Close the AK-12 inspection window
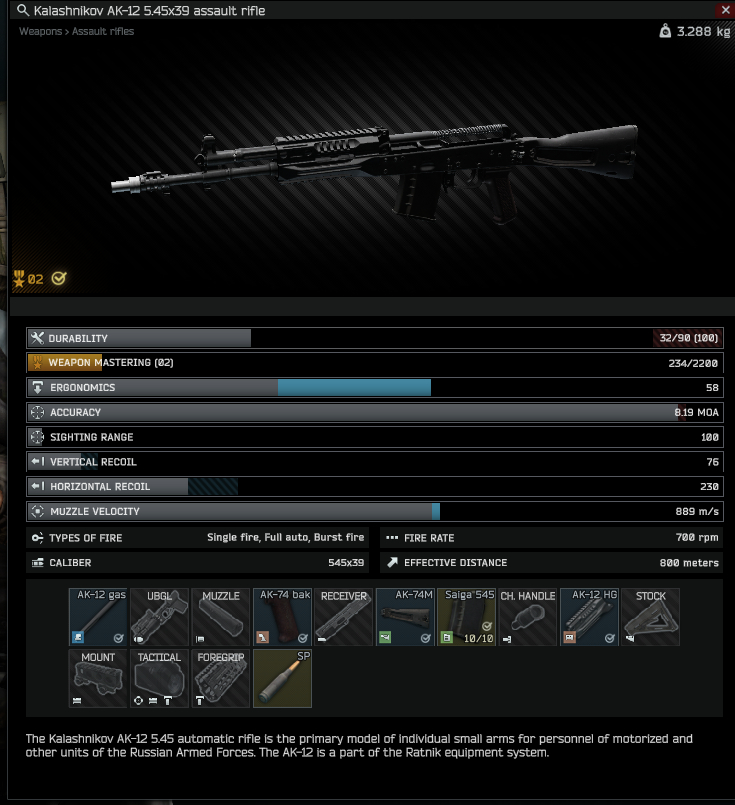 click(x=725, y=10)
